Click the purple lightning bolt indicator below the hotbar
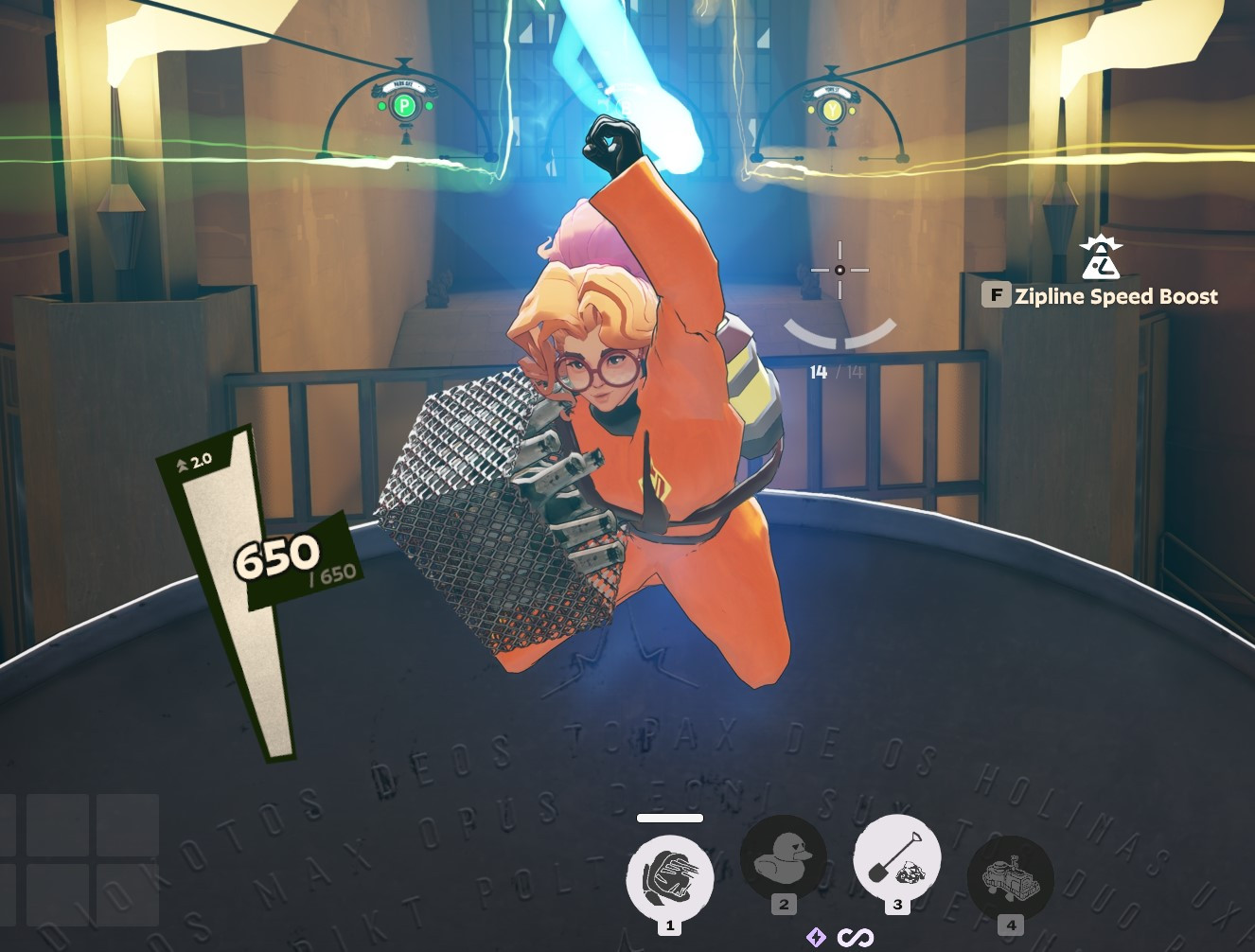 pos(815,938)
